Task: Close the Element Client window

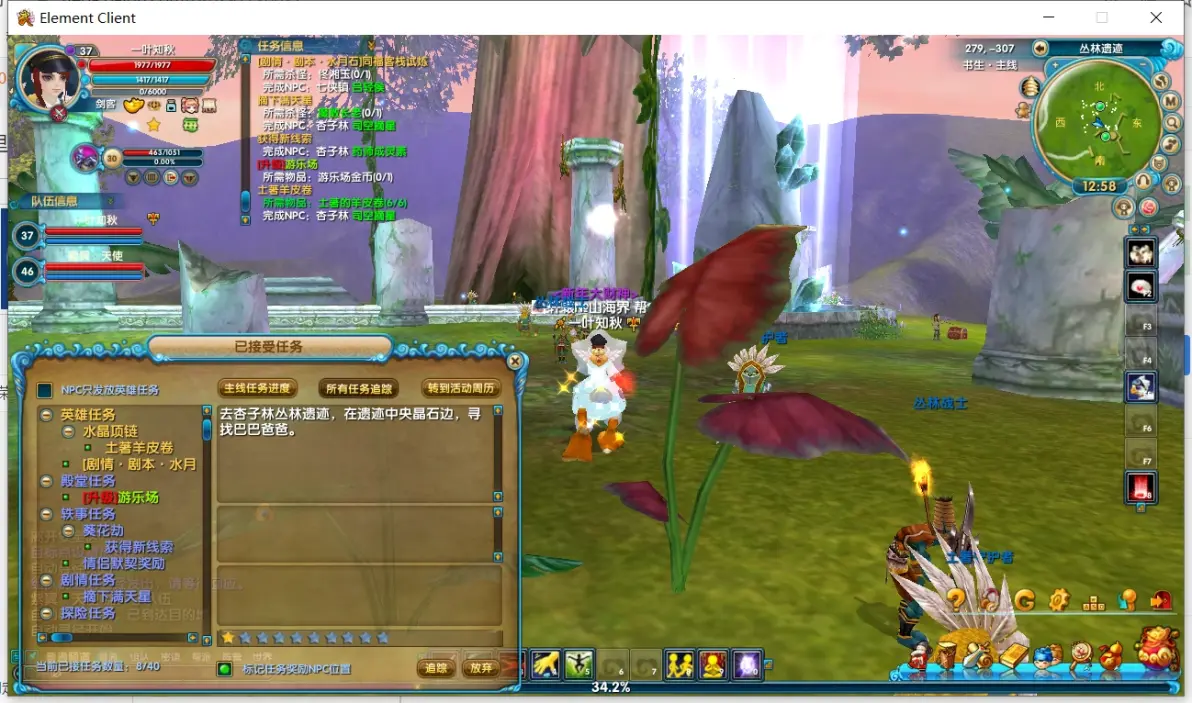Action: click(x=1156, y=18)
